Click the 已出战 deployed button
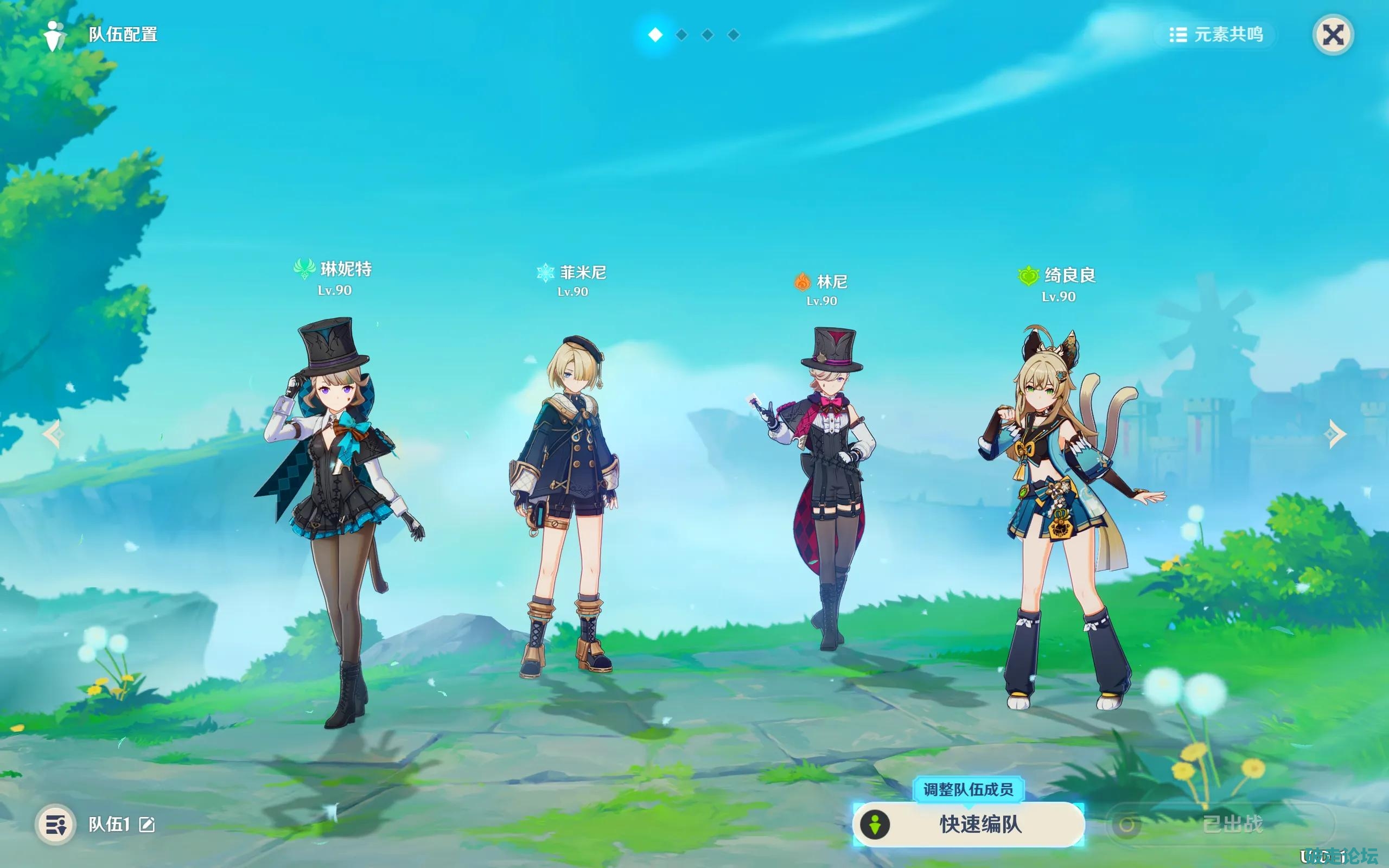The height and width of the screenshot is (868, 1389). pyautogui.click(x=1220, y=825)
